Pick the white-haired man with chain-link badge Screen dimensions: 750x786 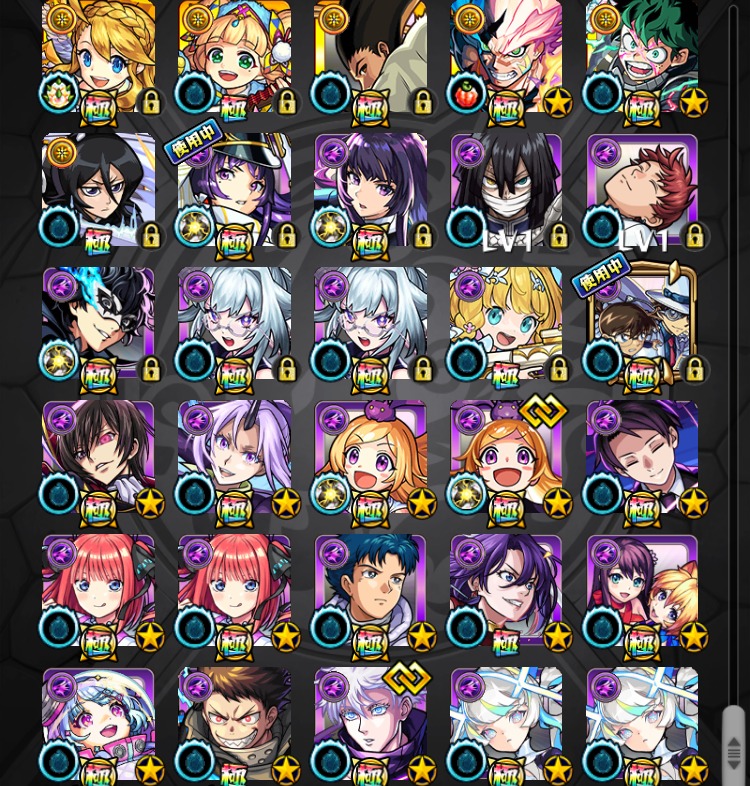[x=371, y=723]
